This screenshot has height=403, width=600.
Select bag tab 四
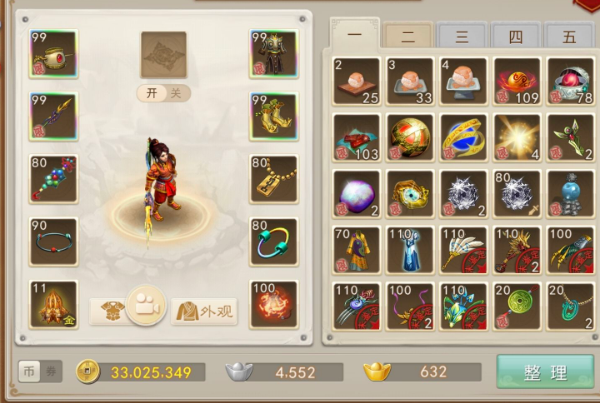[x=516, y=37]
